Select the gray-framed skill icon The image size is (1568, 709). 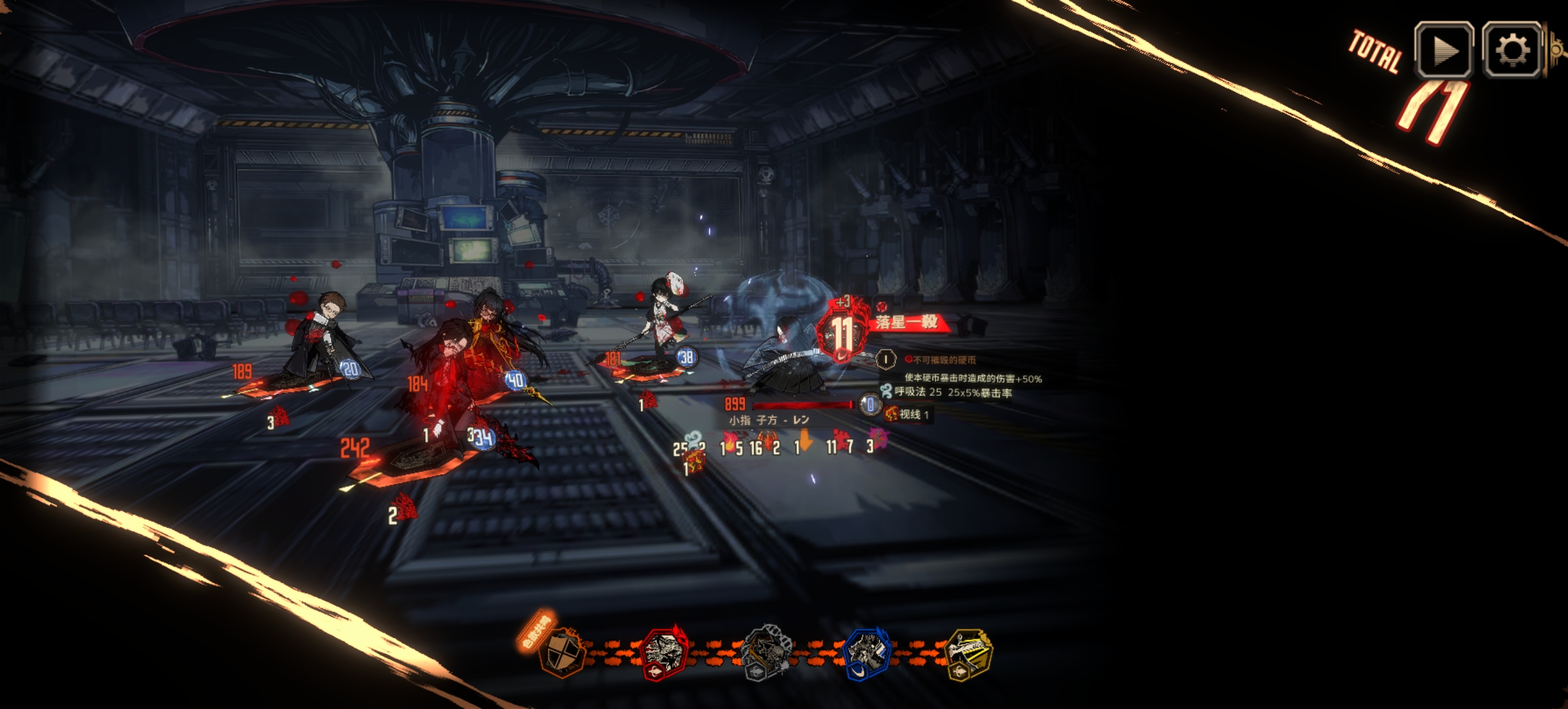pos(766,653)
